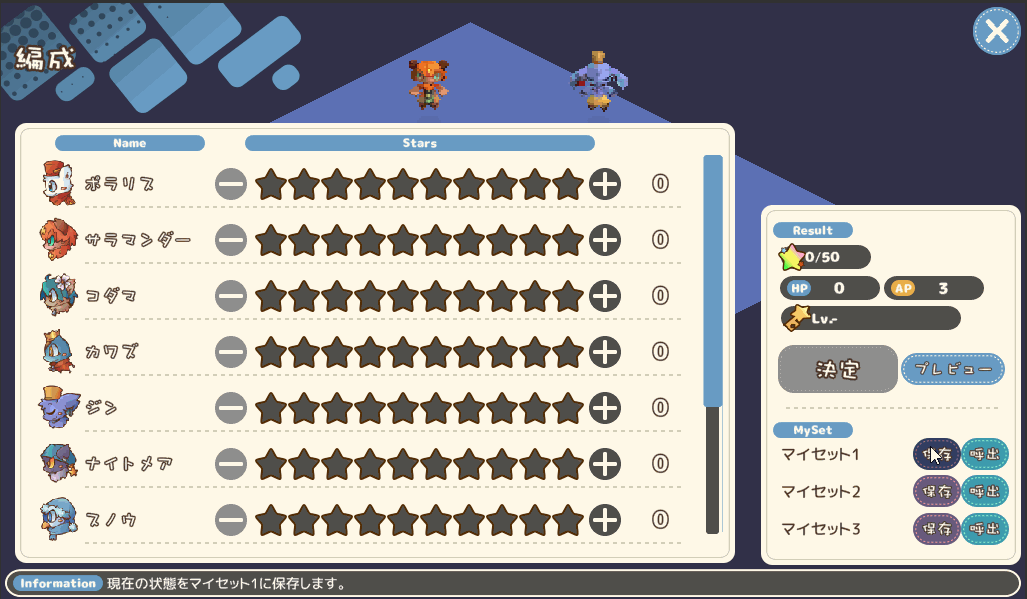Select the カワズ character row
This screenshot has height=599, width=1027.
110,352
